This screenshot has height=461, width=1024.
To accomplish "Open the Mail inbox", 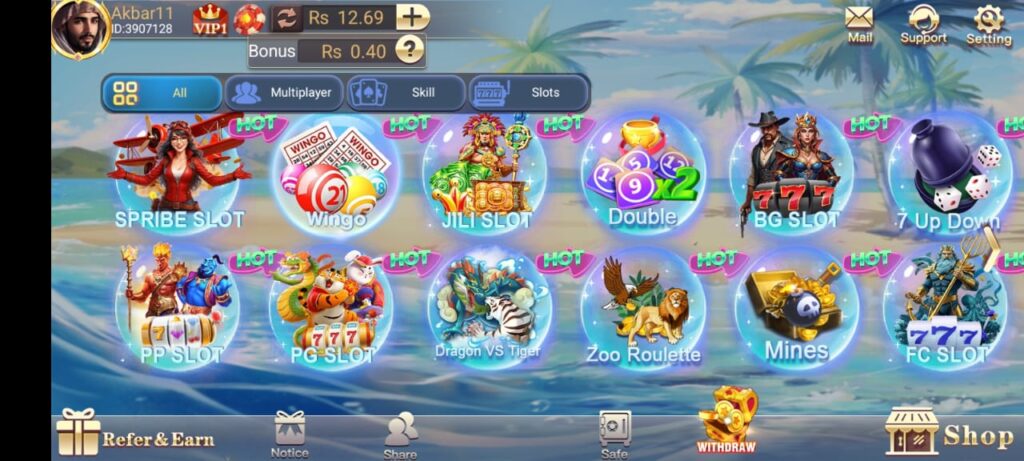I will [859, 23].
